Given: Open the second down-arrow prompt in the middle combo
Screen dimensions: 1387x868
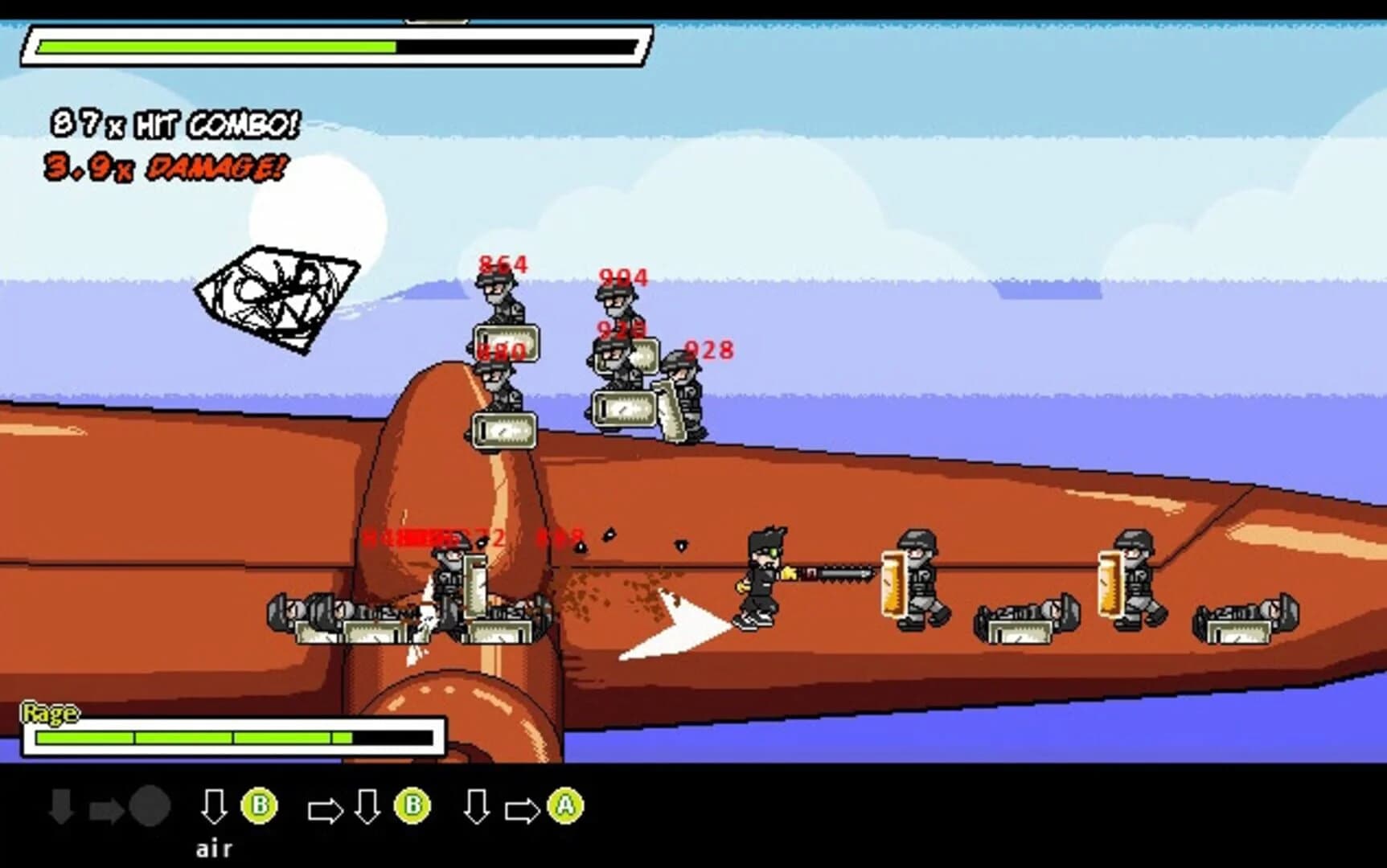Looking at the screenshot, I should (368, 805).
